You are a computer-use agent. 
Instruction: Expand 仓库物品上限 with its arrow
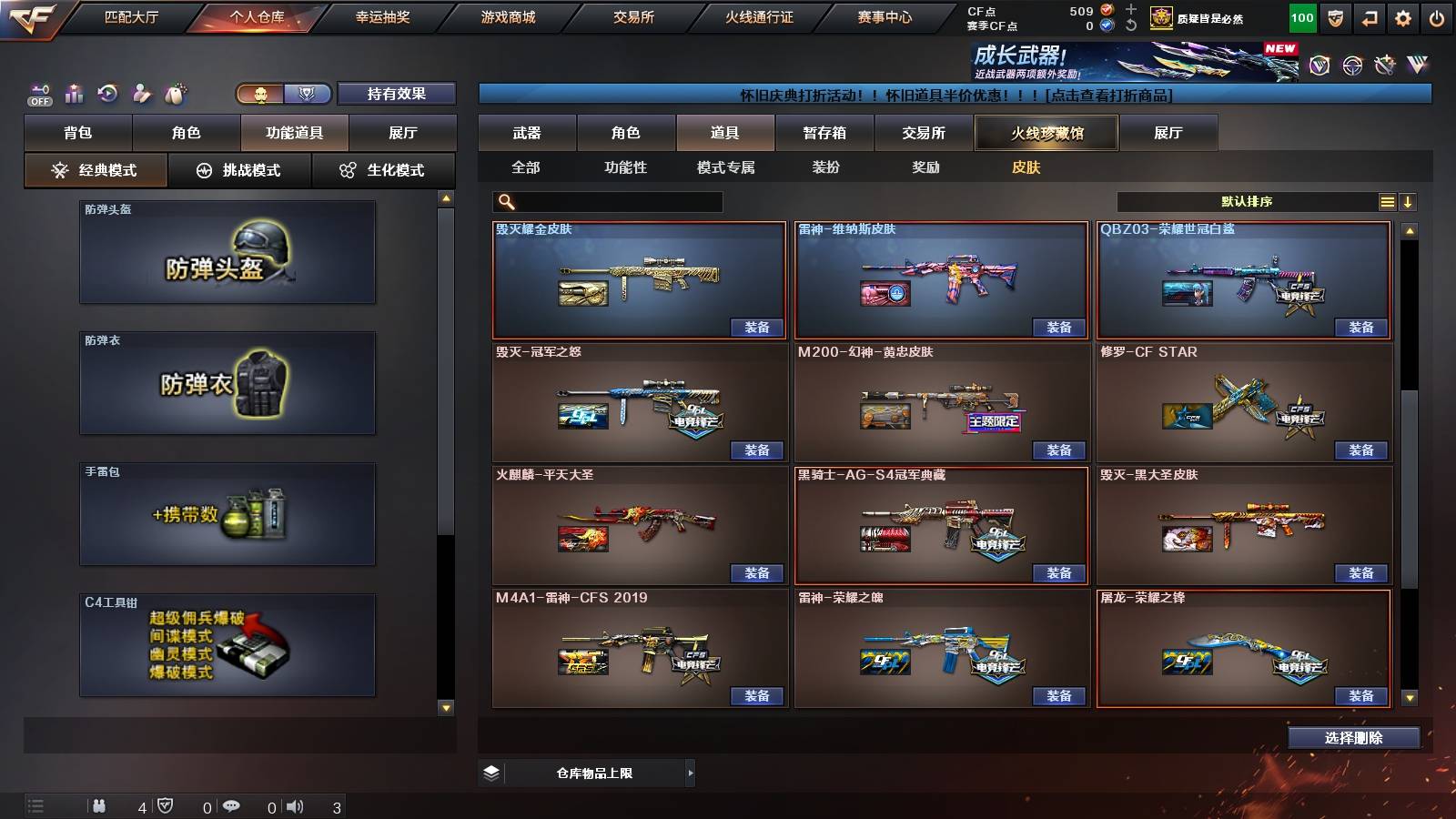(x=689, y=773)
